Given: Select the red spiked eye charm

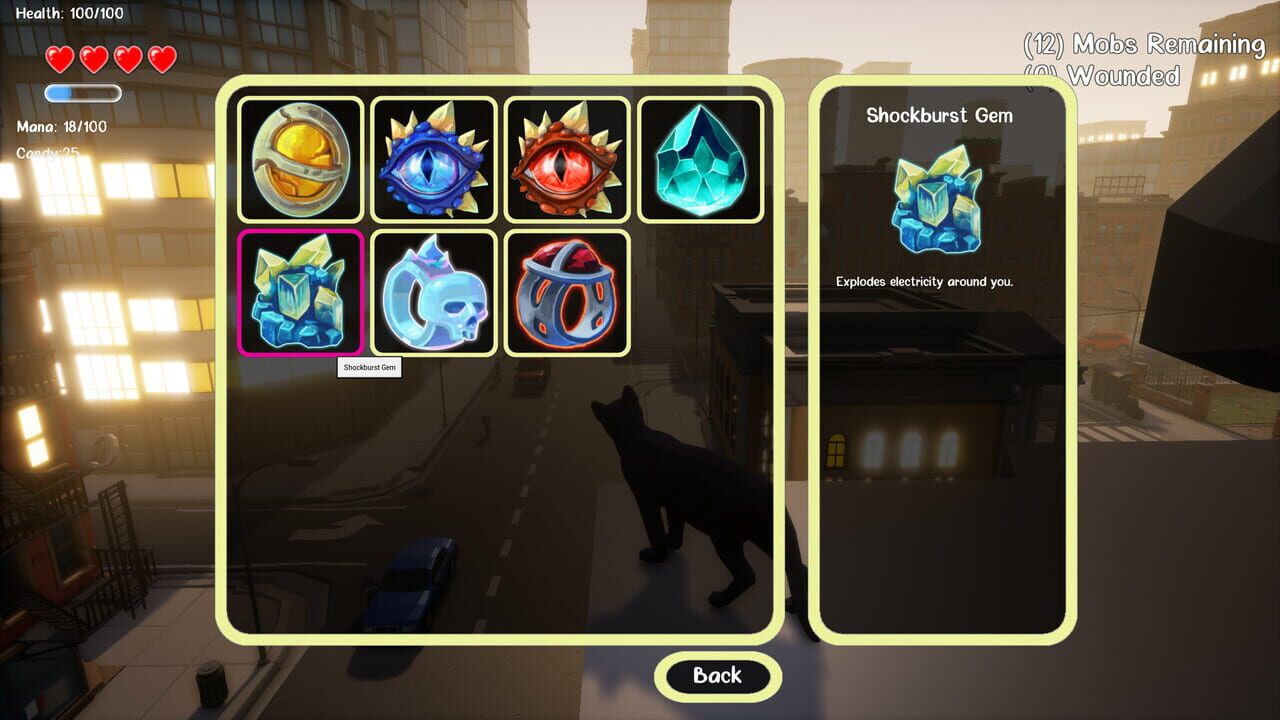Looking at the screenshot, I should click(567, 158).
